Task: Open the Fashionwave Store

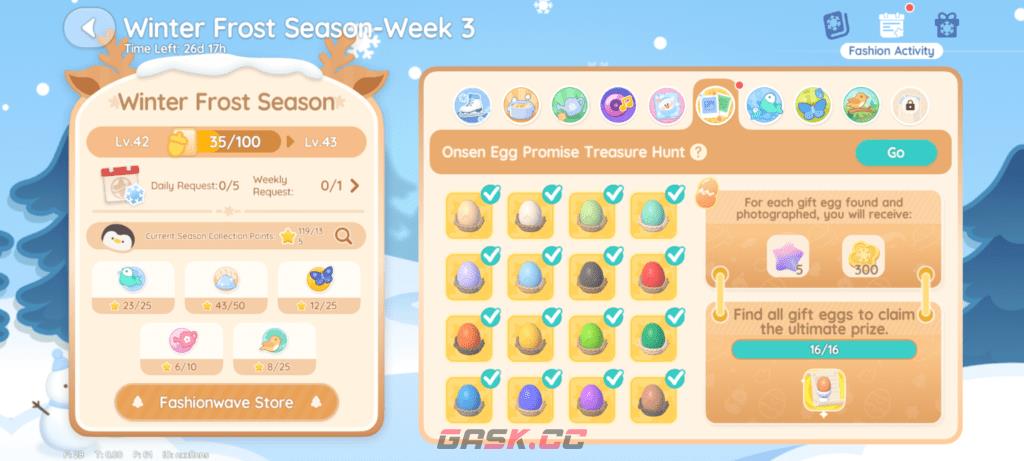Action: [226, 402]
